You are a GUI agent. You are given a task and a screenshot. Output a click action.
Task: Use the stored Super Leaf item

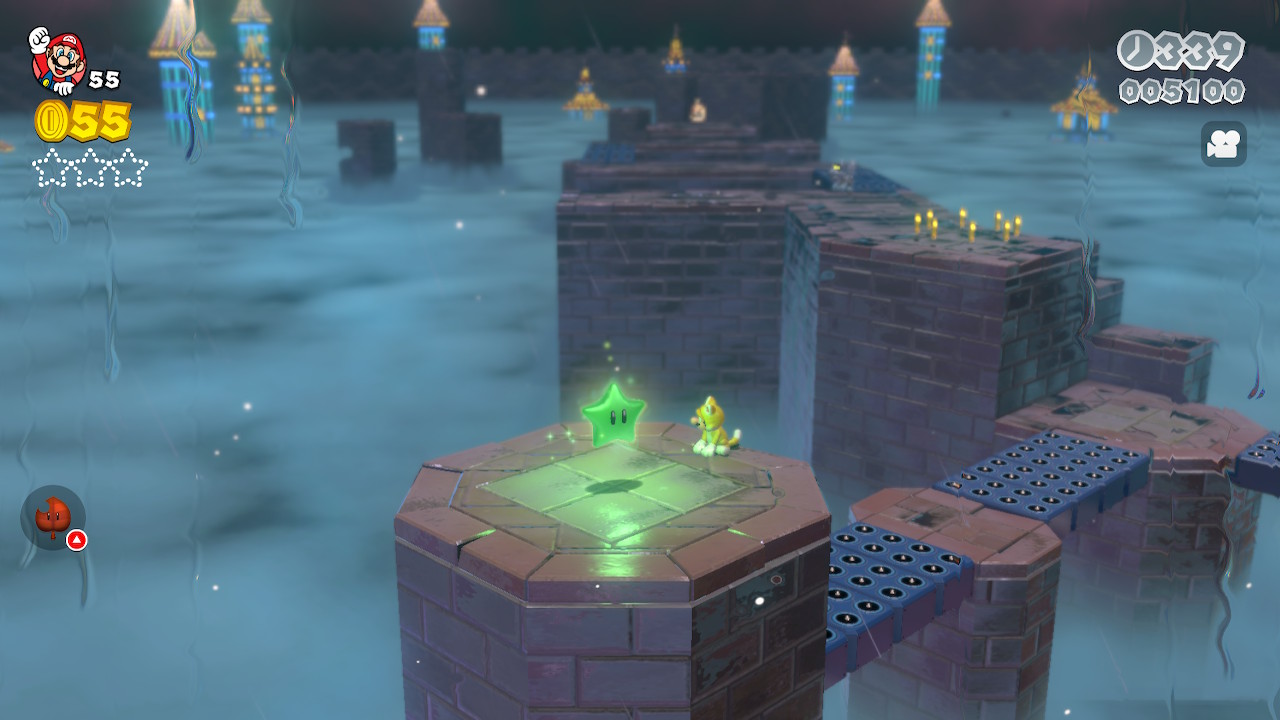click(53, 517)
